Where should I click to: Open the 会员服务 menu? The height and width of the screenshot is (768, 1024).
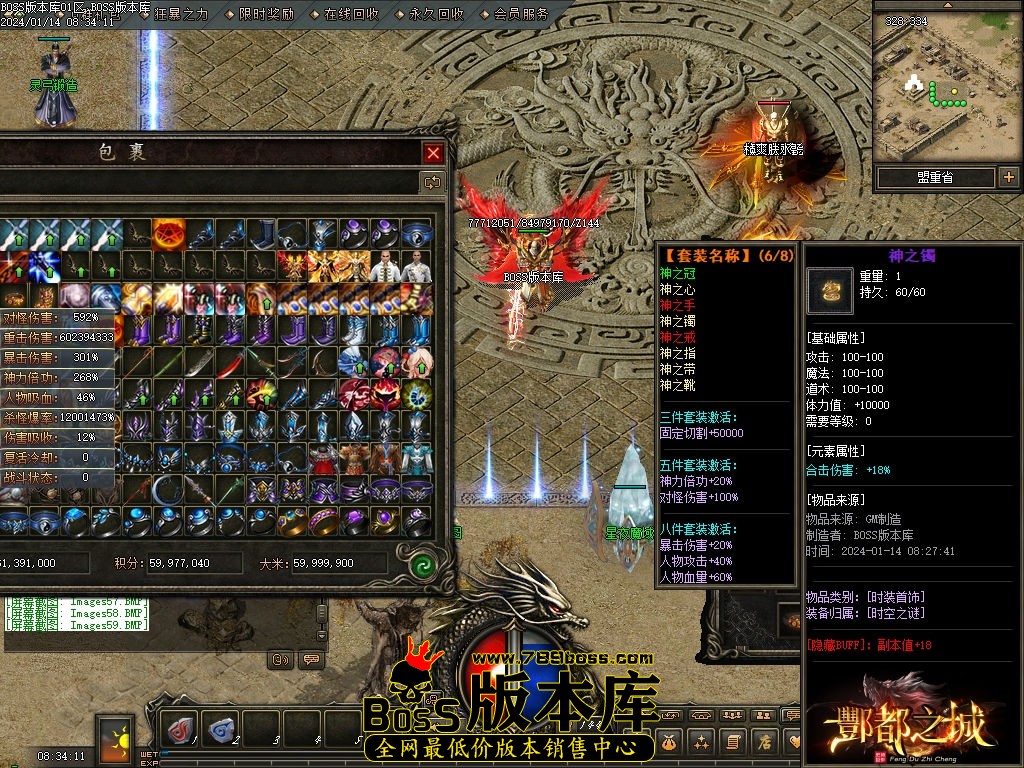click(521, 14)
